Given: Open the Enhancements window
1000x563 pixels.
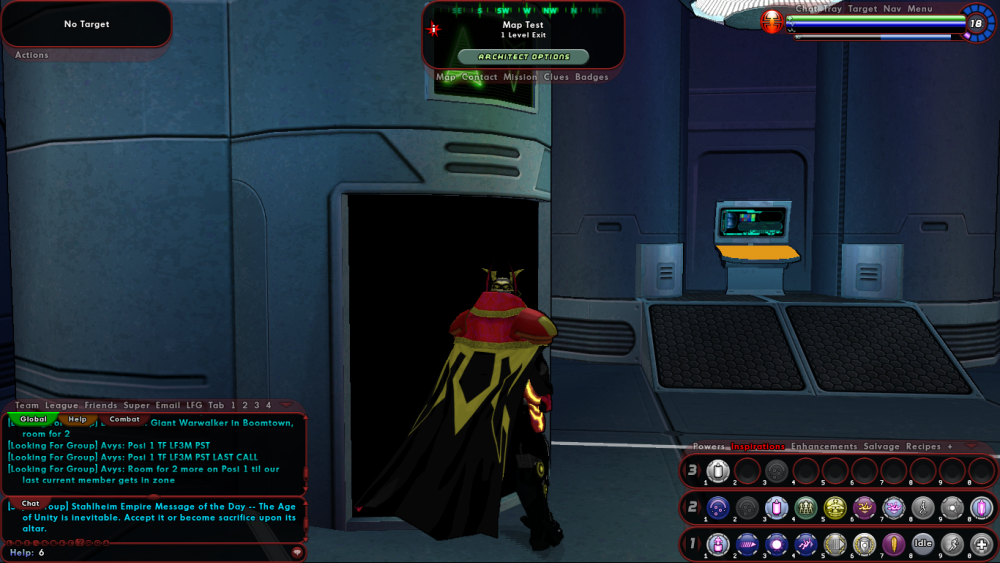Looking at the screenshot, I should click(824, 447).
